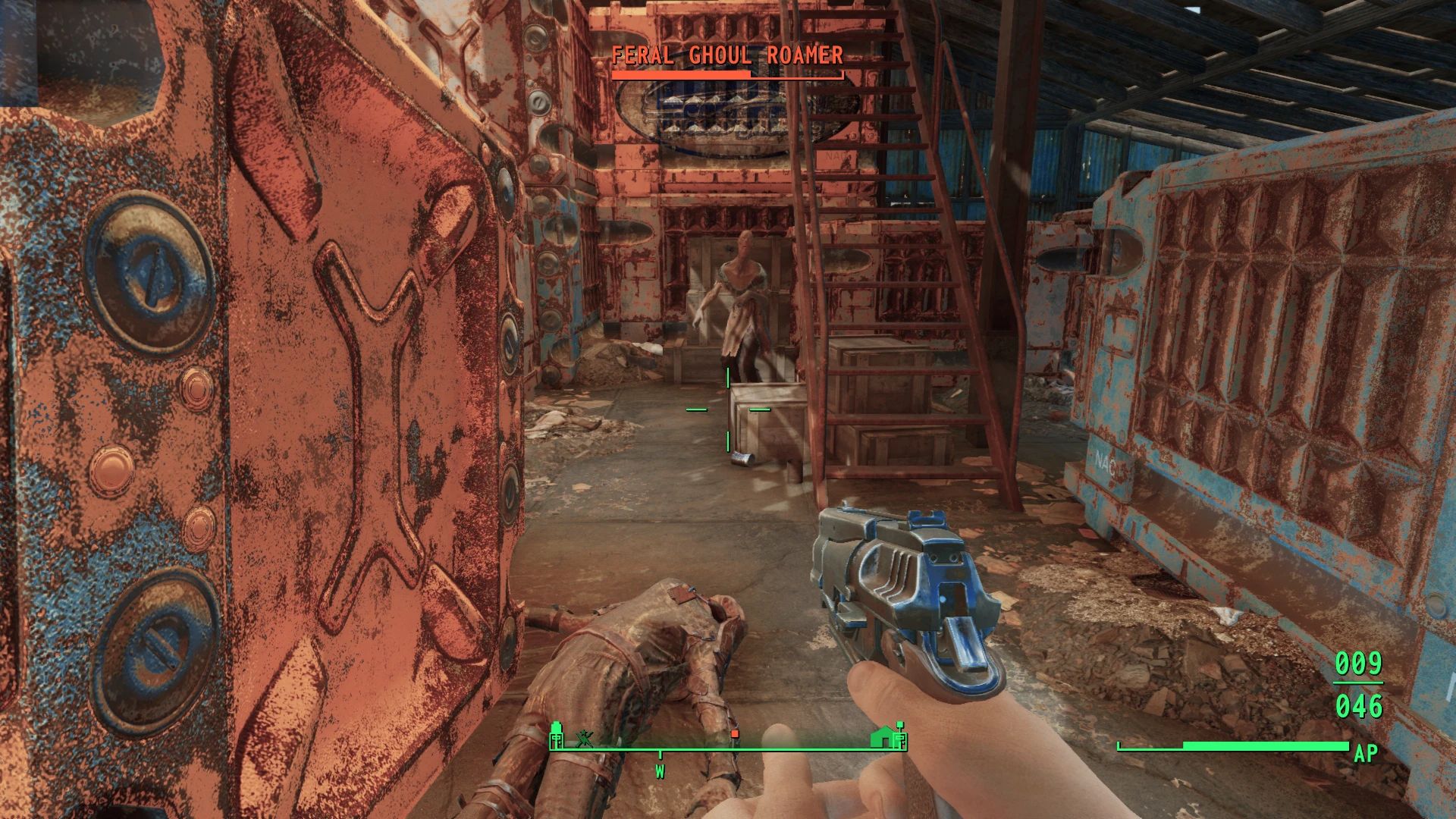
Task: Click the compass bar at the bottom of the screen
Action: (728, 748)
